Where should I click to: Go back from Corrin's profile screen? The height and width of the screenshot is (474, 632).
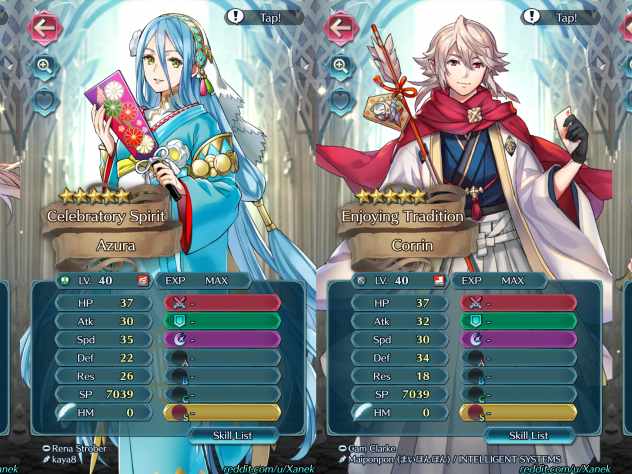(x=341, y=26)
